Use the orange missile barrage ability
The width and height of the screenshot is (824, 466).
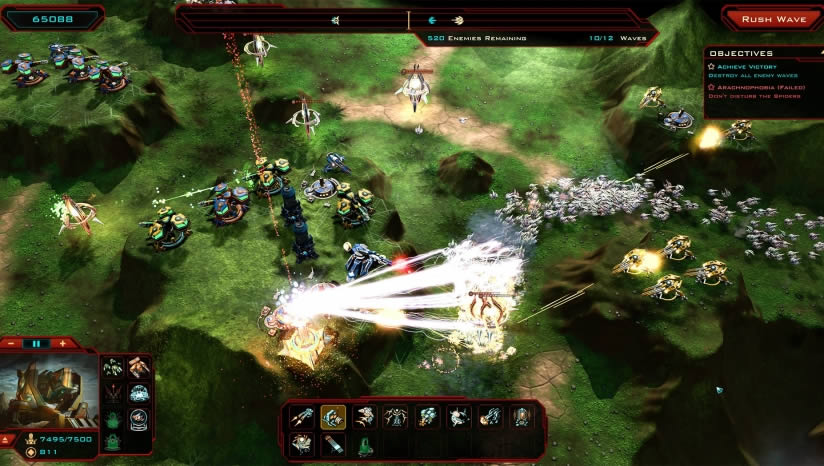pos(139,367)
